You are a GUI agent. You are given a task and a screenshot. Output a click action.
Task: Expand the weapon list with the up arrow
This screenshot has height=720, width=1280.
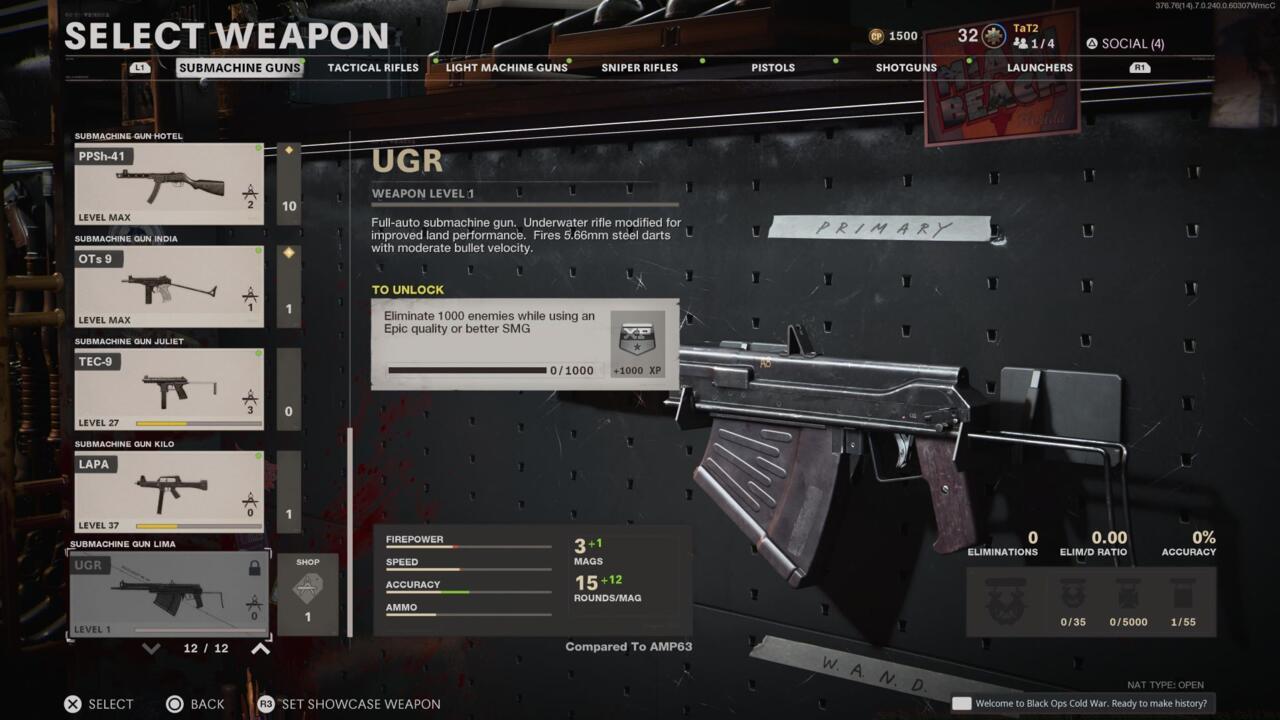coord(257,648)
